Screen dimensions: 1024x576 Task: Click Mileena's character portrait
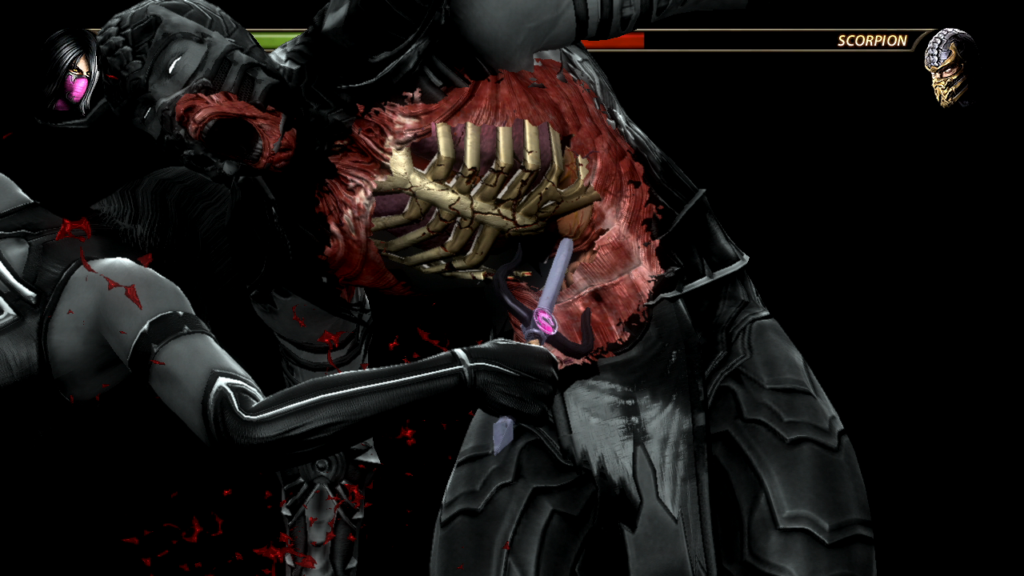click(x=70, y=72)
